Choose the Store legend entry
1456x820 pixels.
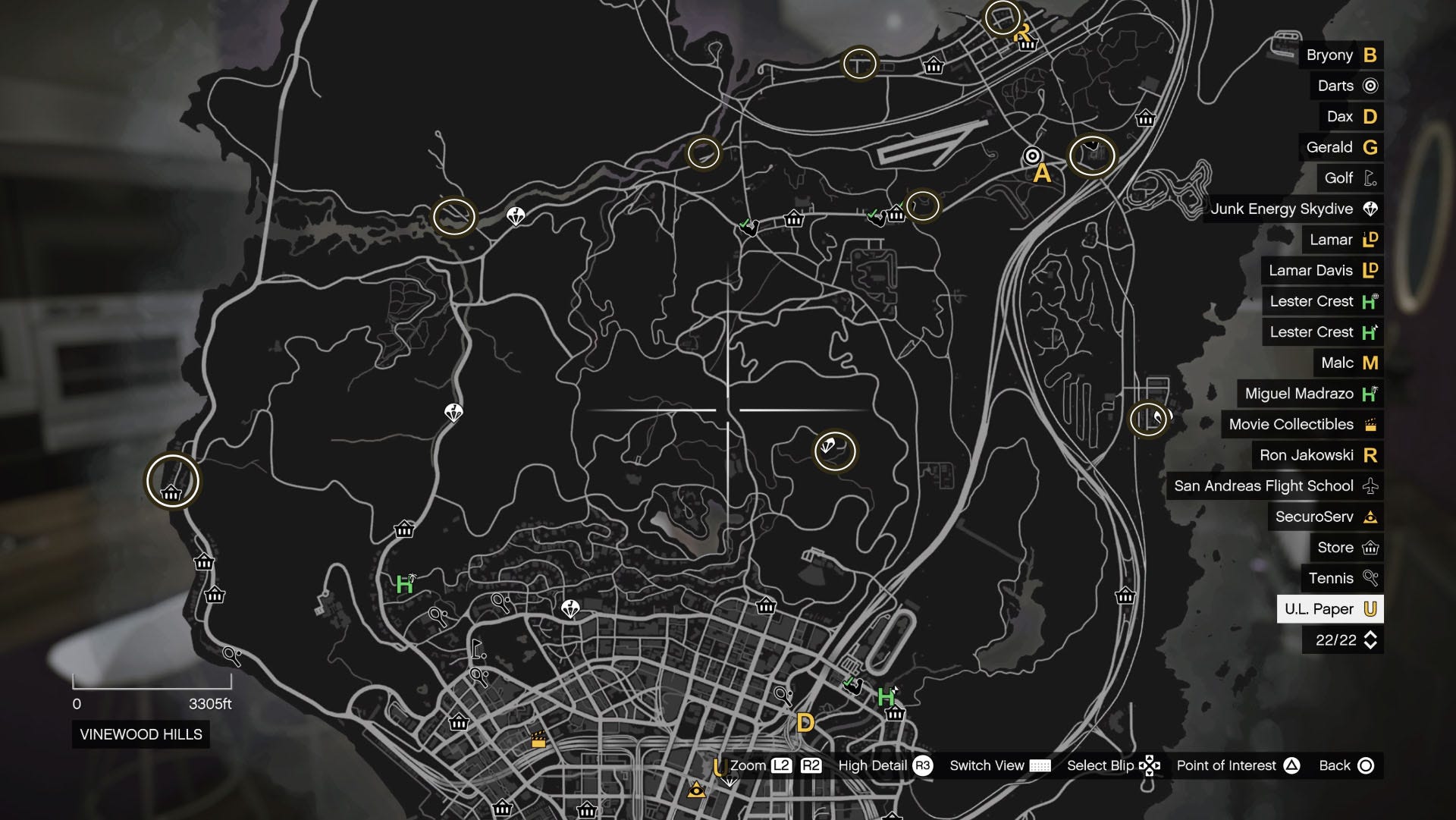click(1346, 548)
